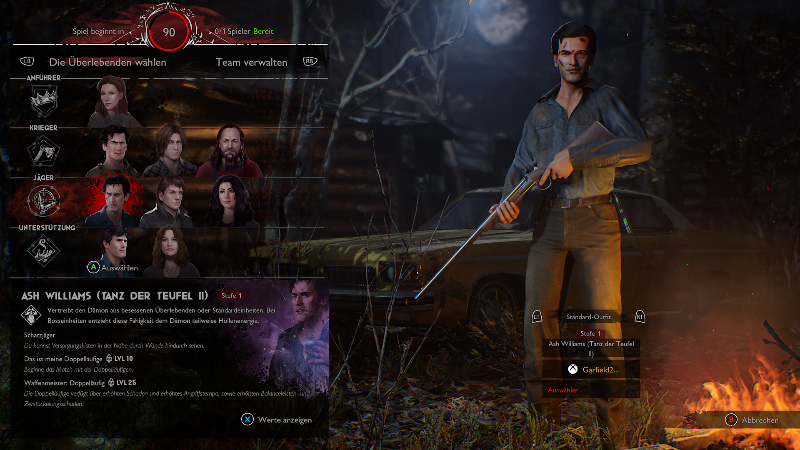Click the Werte anzeigen button

pos(276,420)
